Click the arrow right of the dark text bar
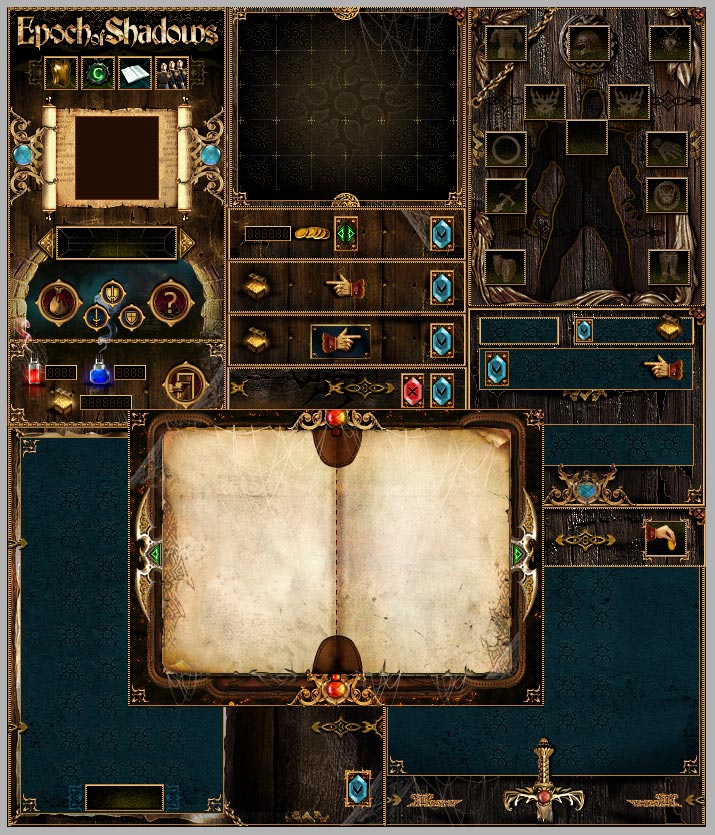Image resolution: width=715 pixels, height=835 pixels. click(187, 242)
